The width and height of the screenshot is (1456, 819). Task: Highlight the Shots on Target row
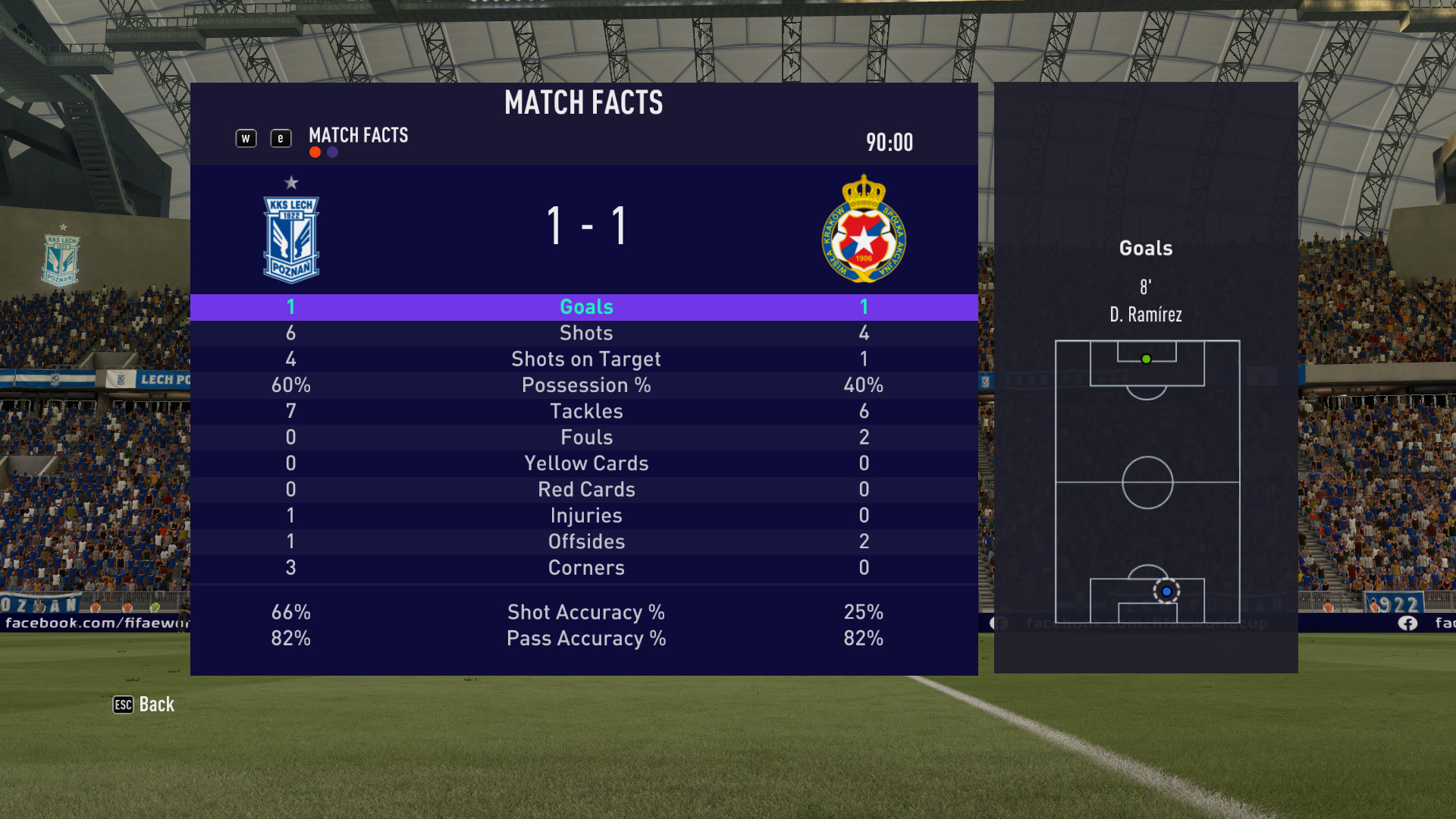585,359
